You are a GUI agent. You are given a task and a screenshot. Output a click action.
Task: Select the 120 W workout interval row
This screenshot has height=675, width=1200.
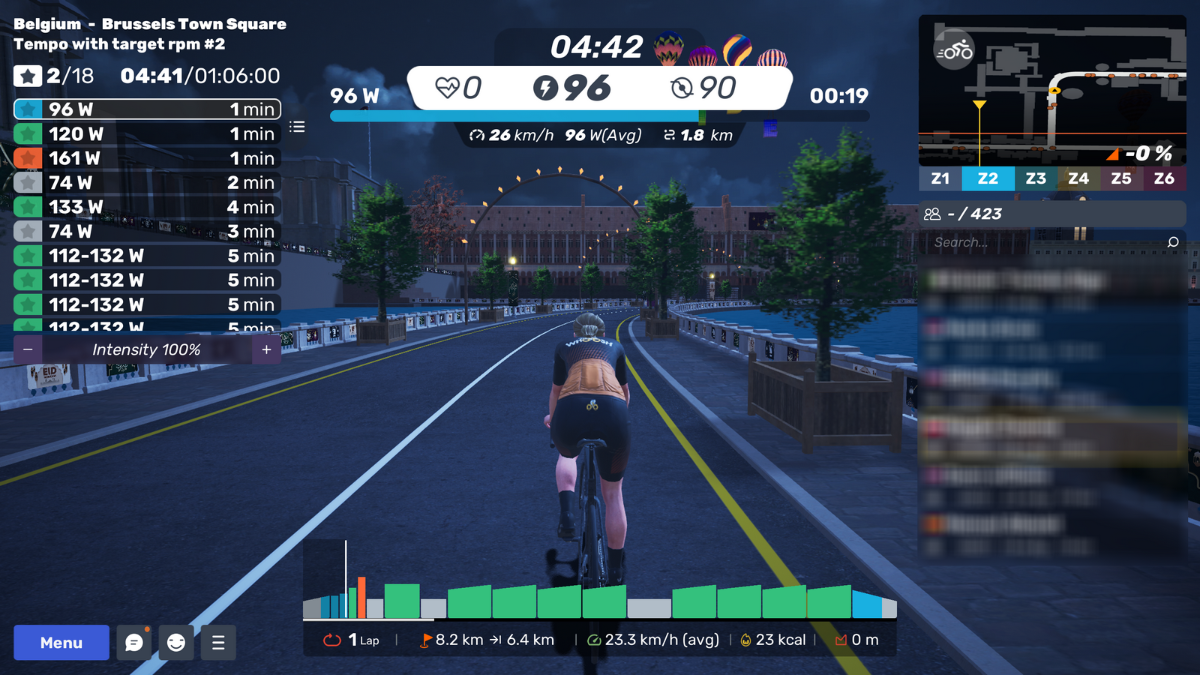146,134
